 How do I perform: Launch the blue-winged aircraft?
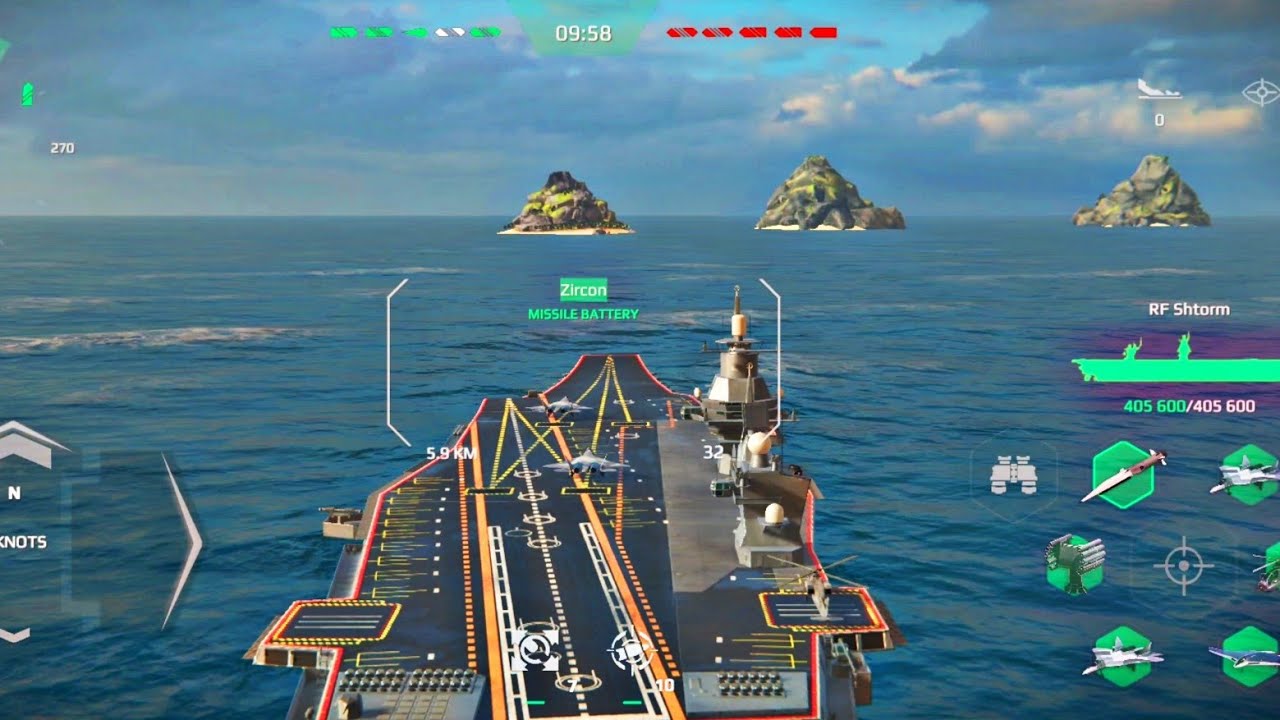point(1248,655)
